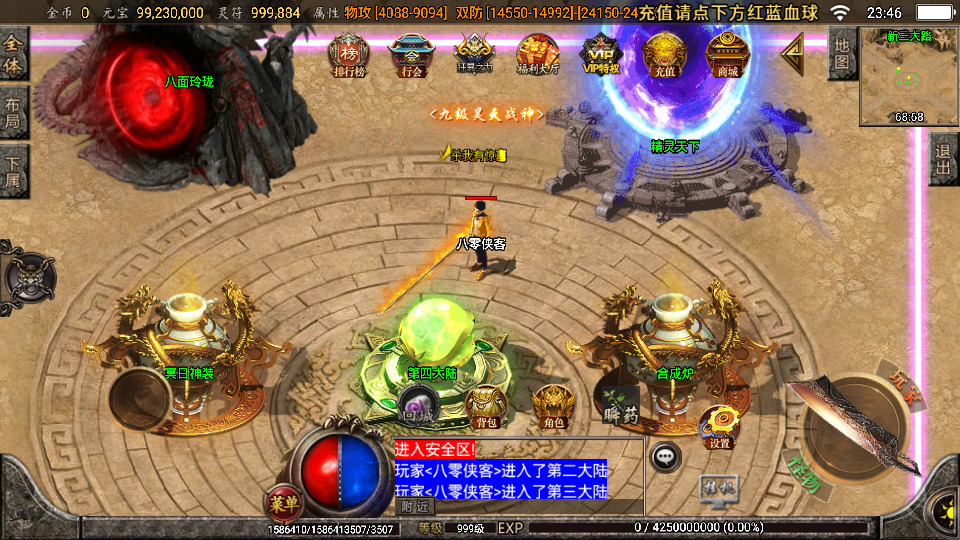
Task: Use the 回城 return-to-town icon
Action: tap(415, 405)
